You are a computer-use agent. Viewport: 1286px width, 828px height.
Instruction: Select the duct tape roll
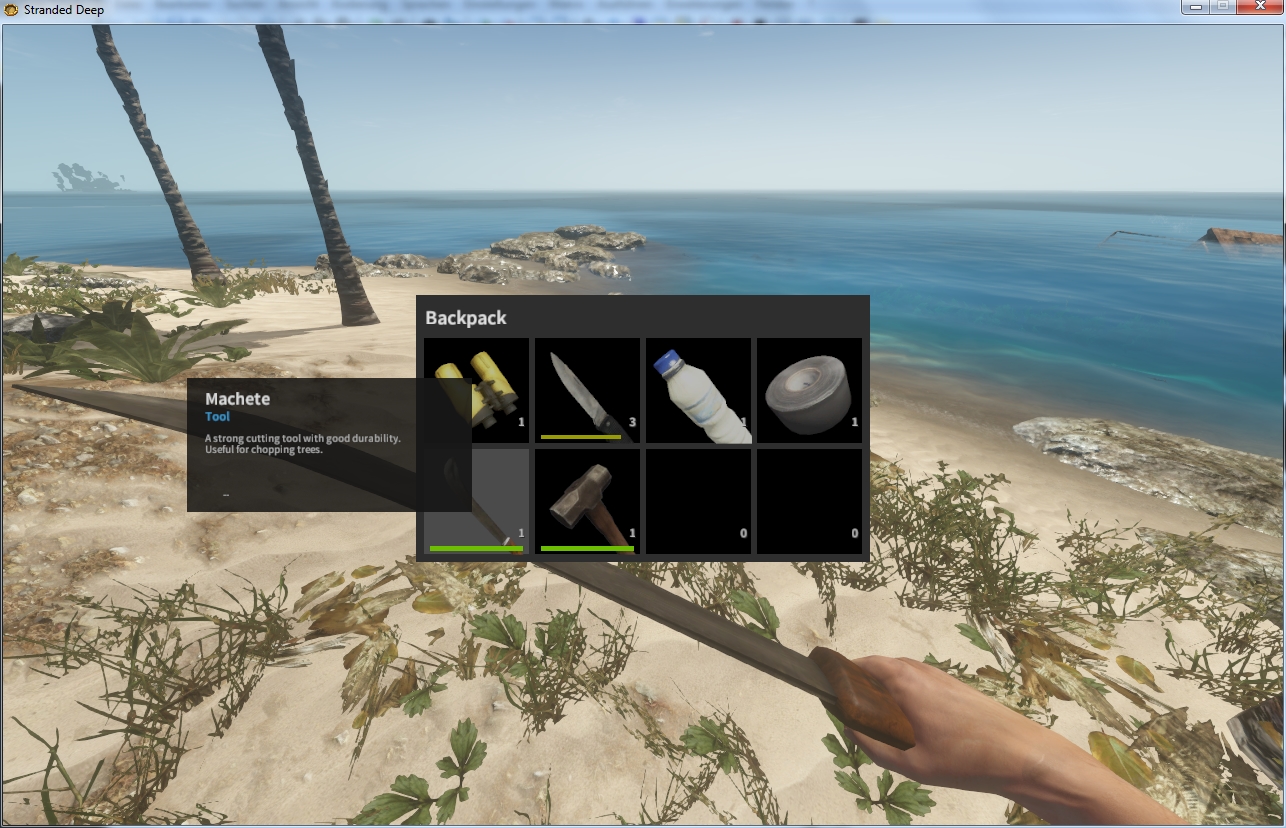pyautogui.click(x=809, y=390)
